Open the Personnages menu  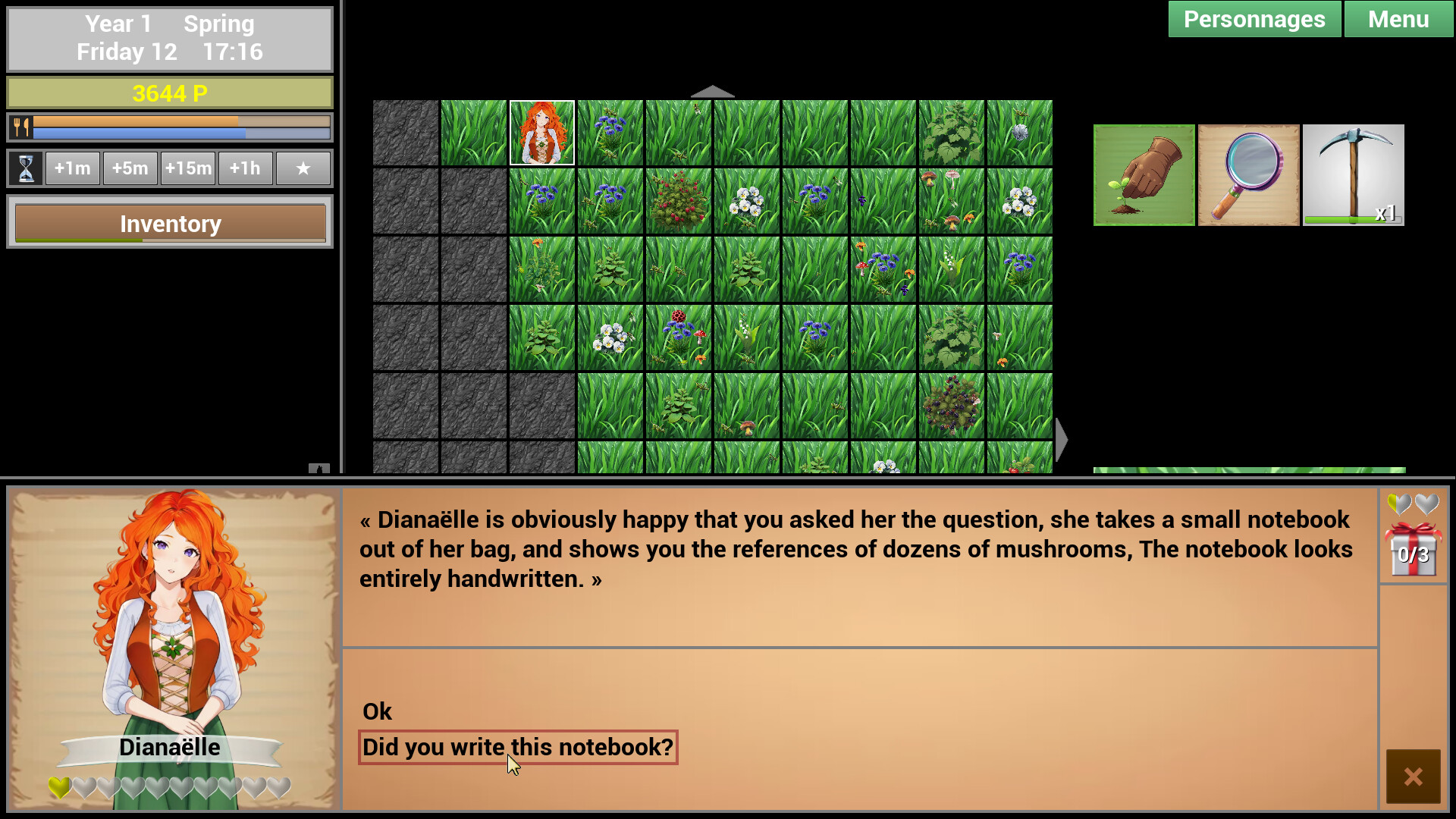coord(1254,19)
